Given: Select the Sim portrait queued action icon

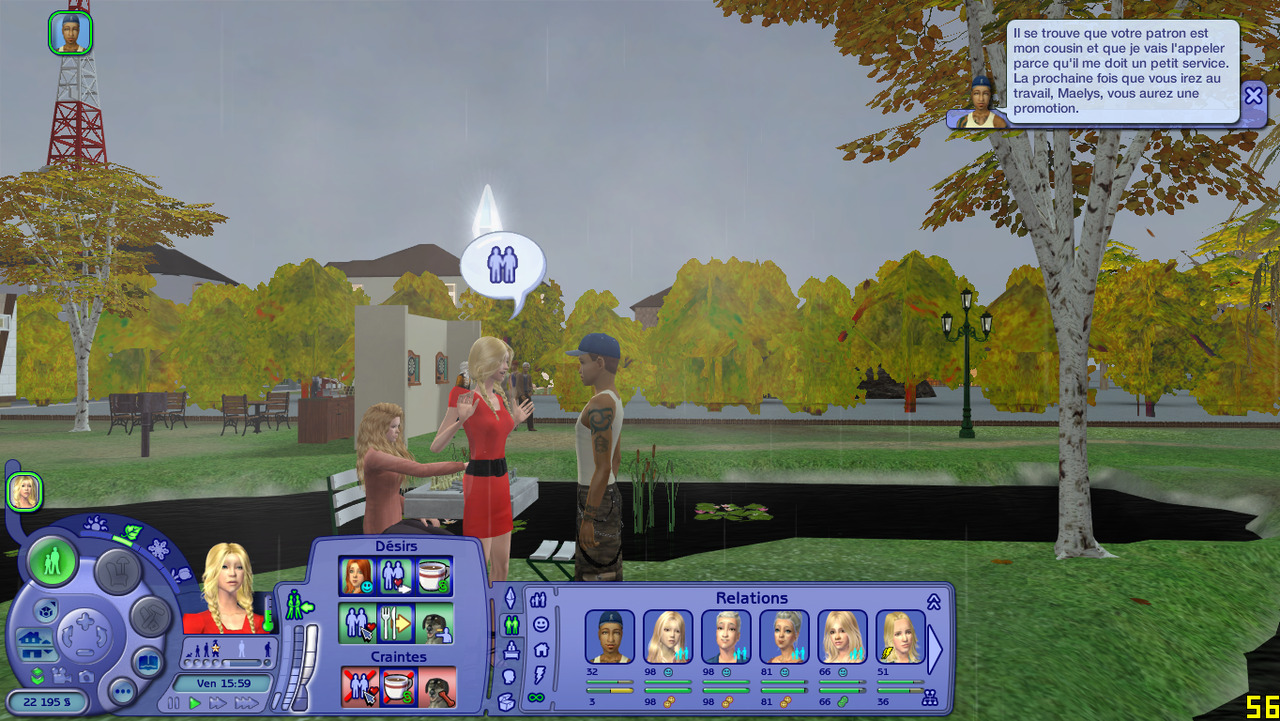Looking at the screenshot, I should 70,33.
